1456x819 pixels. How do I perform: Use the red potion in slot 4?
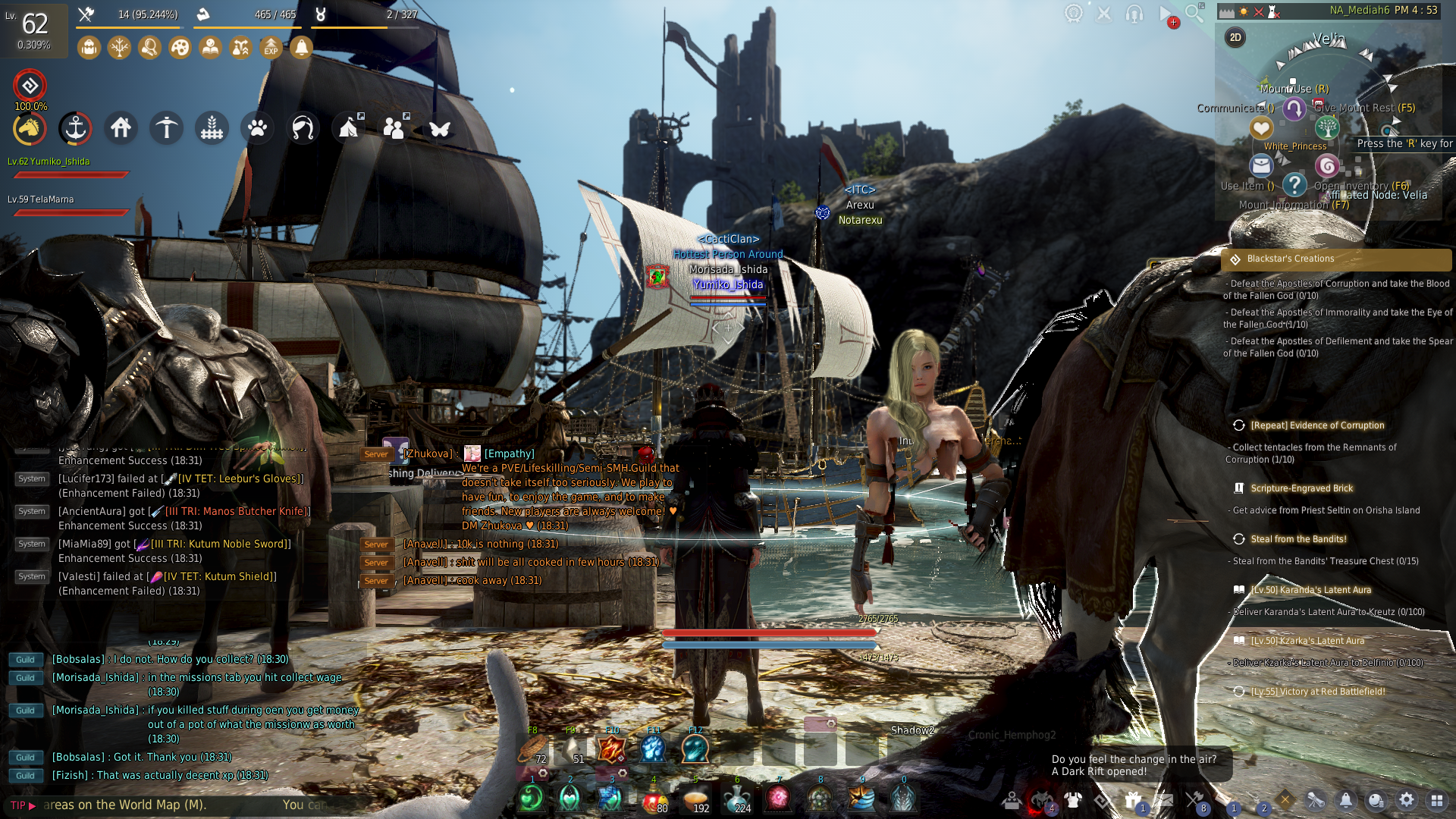coord(654,799)
